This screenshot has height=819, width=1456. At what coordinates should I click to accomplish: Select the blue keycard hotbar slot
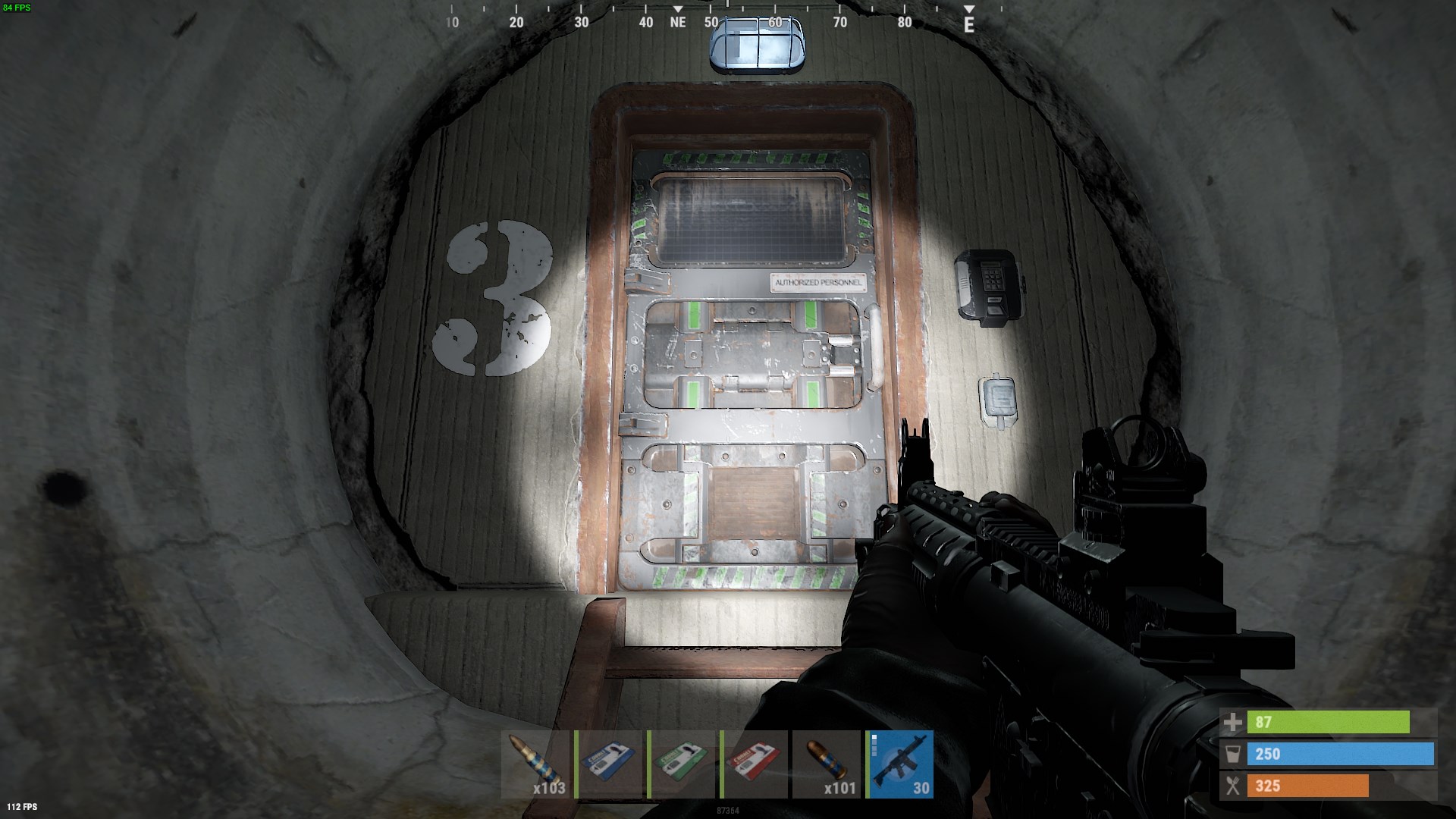pyautogui.click(x=609, y=764)
